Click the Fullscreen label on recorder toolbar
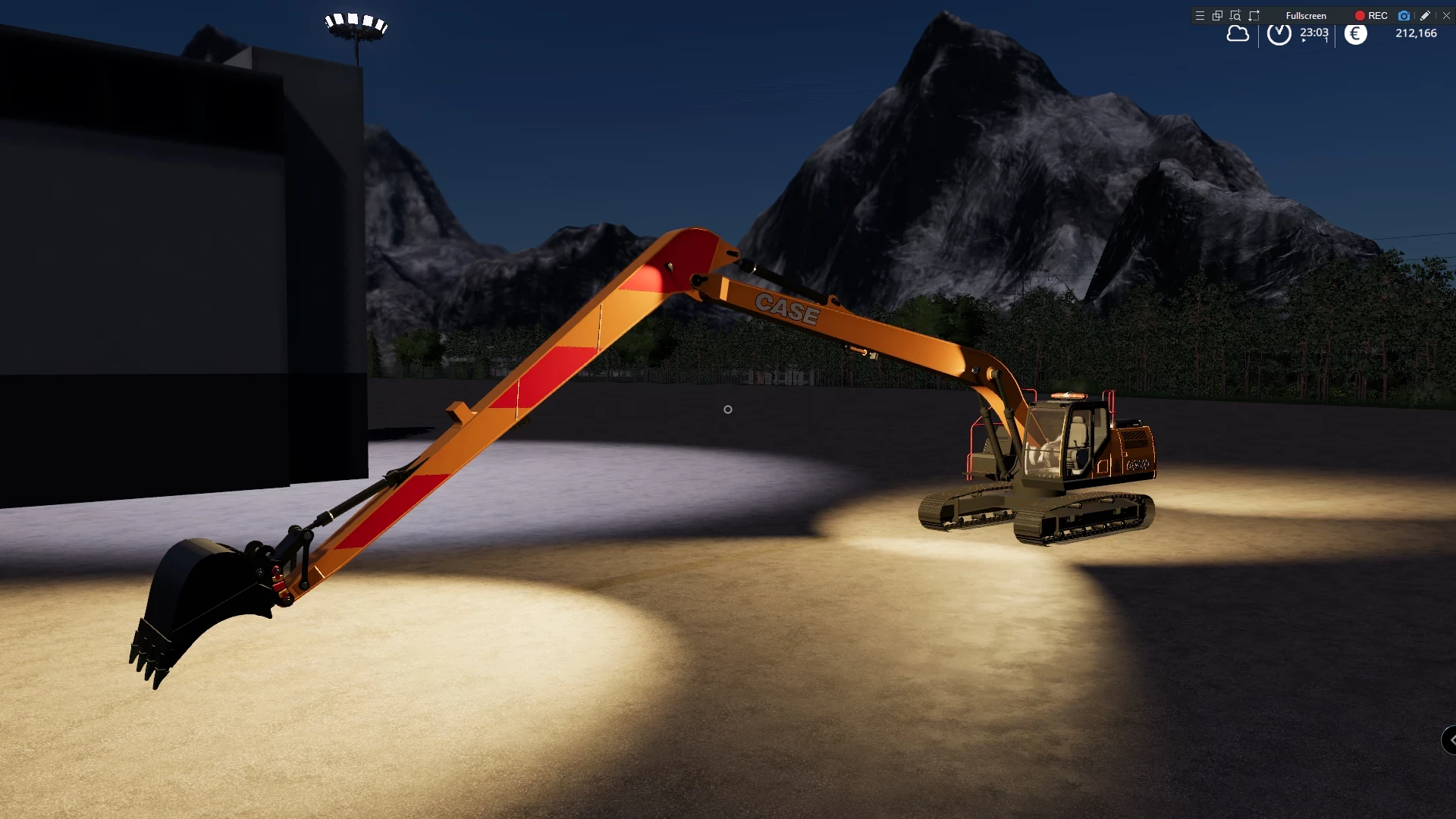 (x=1306, y=15)
